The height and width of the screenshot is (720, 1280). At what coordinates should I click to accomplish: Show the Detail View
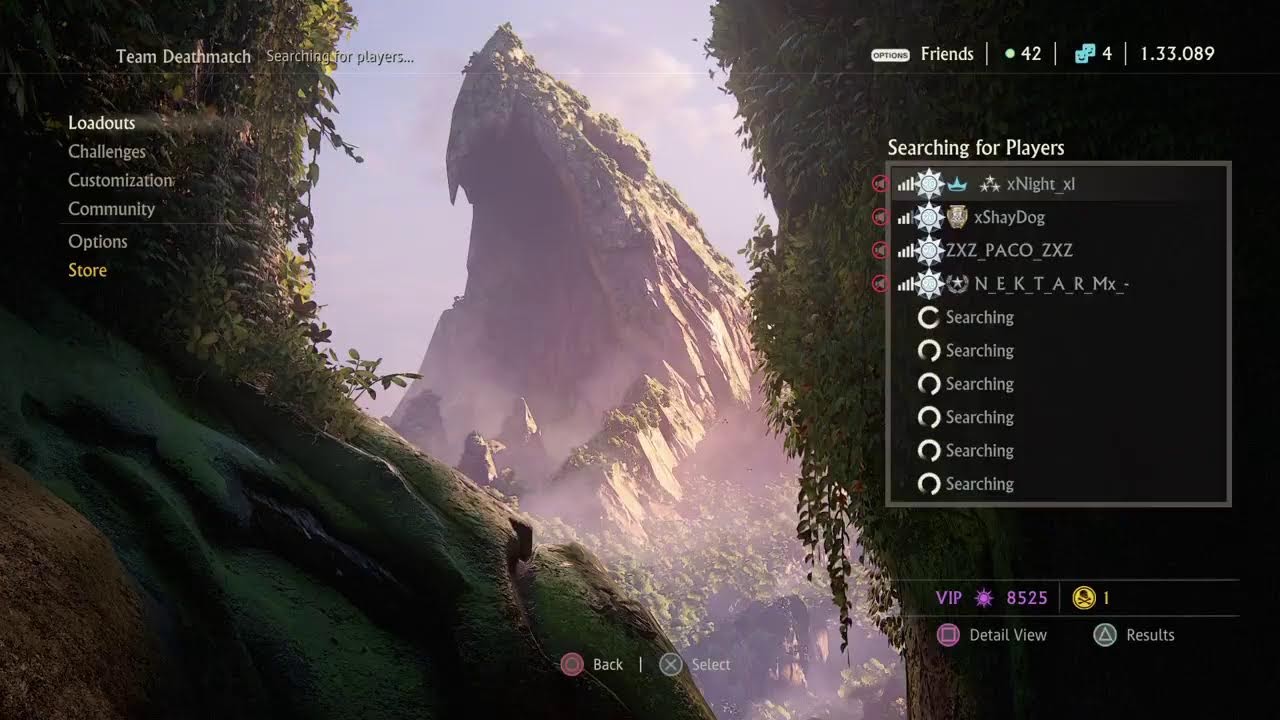click(x=1007, y=635)
